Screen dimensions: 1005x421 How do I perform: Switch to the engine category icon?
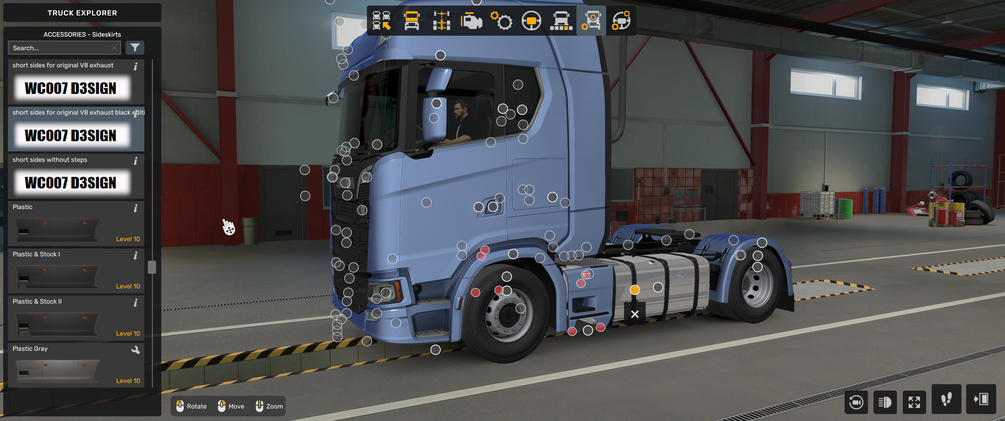point(471,20)
